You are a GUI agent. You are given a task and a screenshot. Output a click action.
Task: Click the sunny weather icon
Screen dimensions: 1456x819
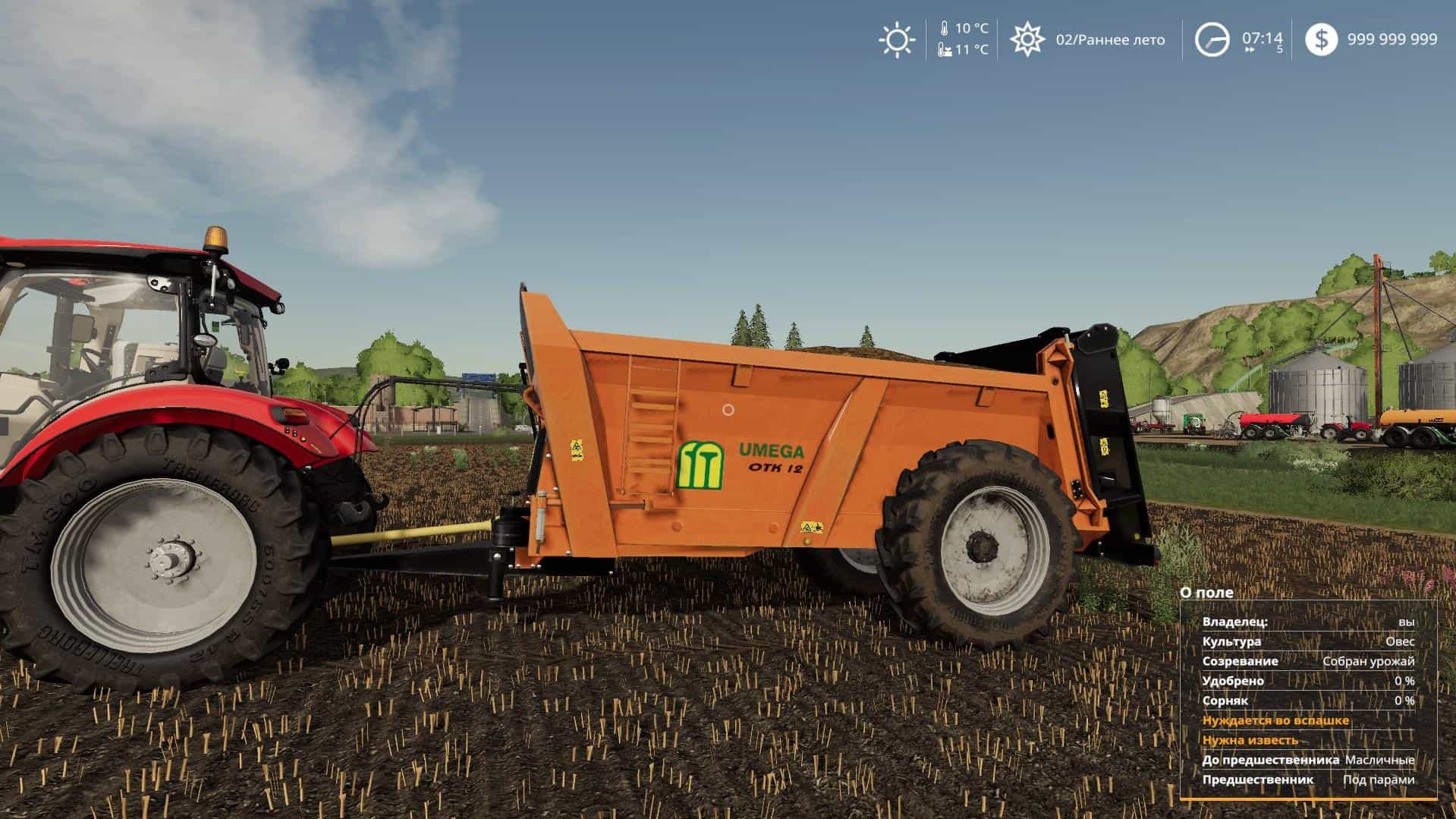pos(896,40)
